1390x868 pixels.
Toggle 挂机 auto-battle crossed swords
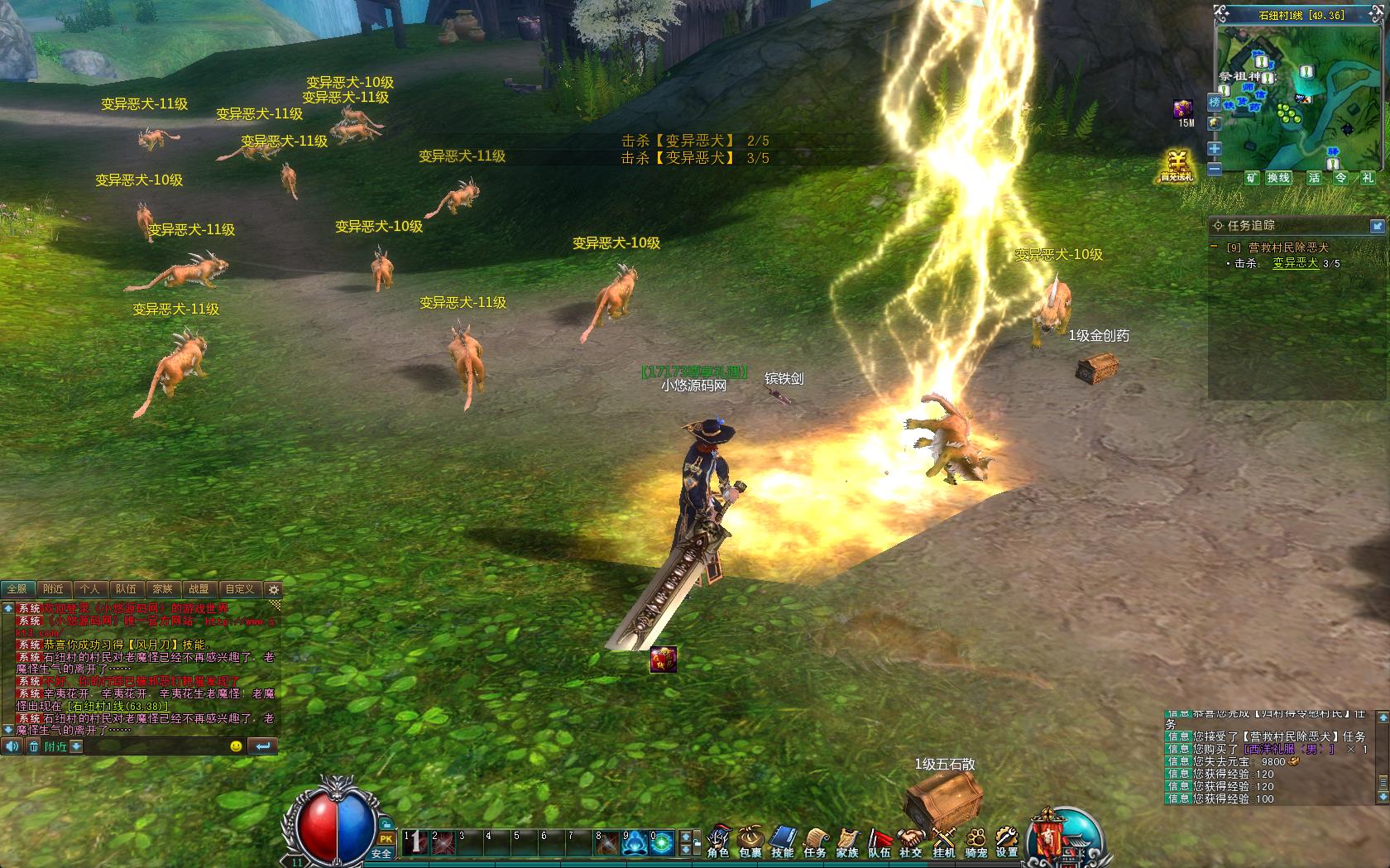(943, 841)
